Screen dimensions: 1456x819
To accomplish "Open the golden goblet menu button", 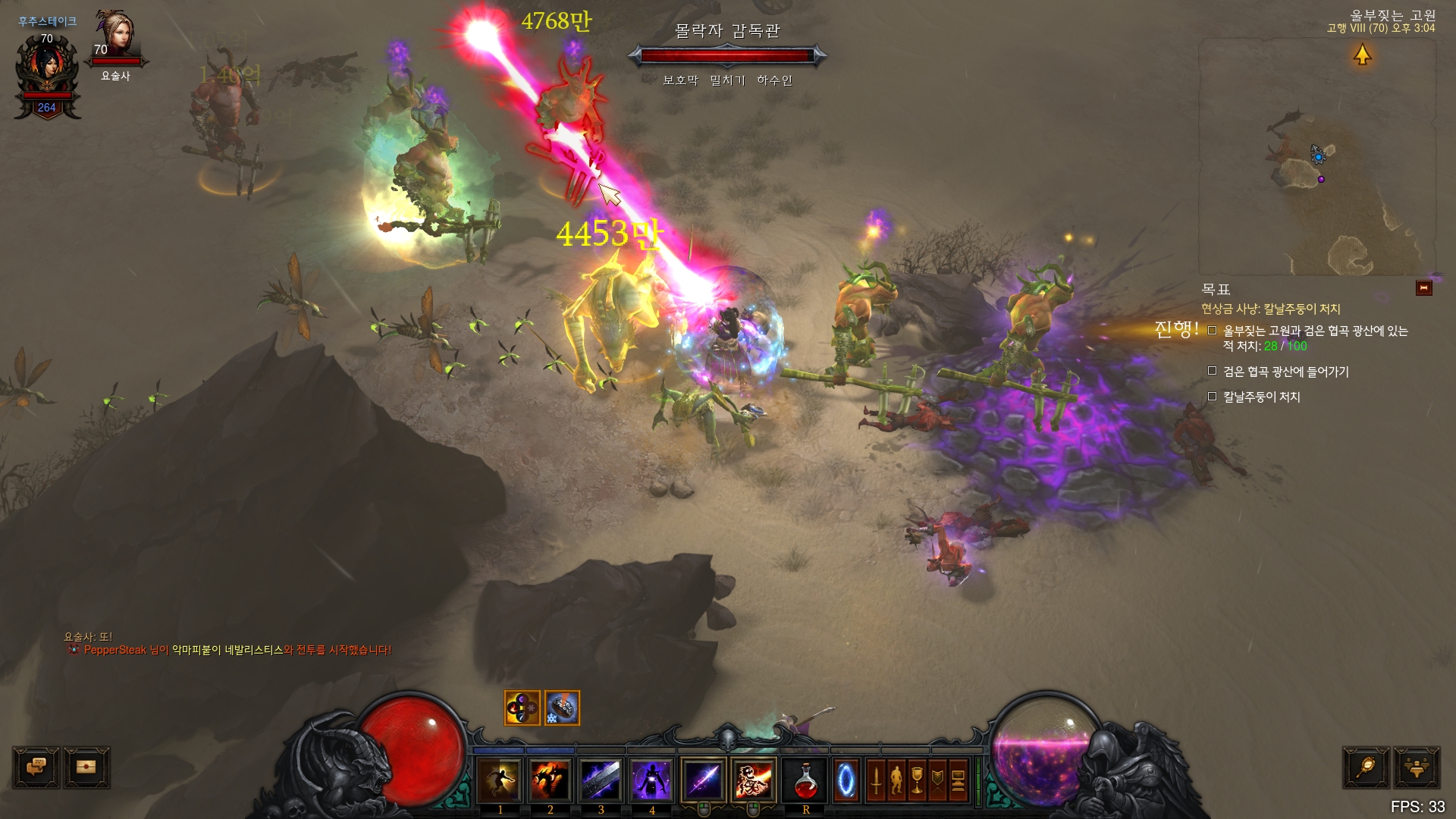I will (917, 780).
